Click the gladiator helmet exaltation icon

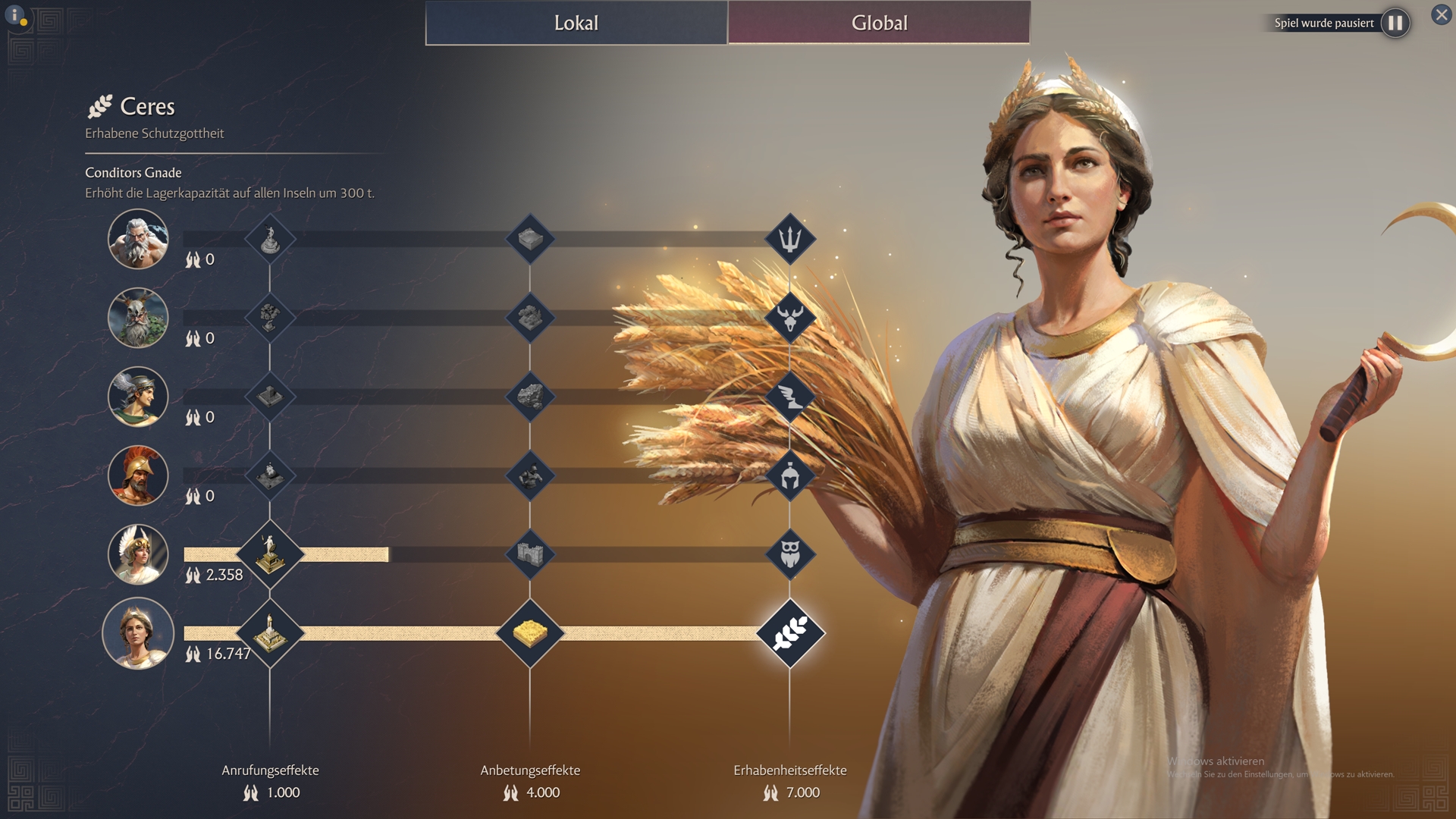point(790,475)
